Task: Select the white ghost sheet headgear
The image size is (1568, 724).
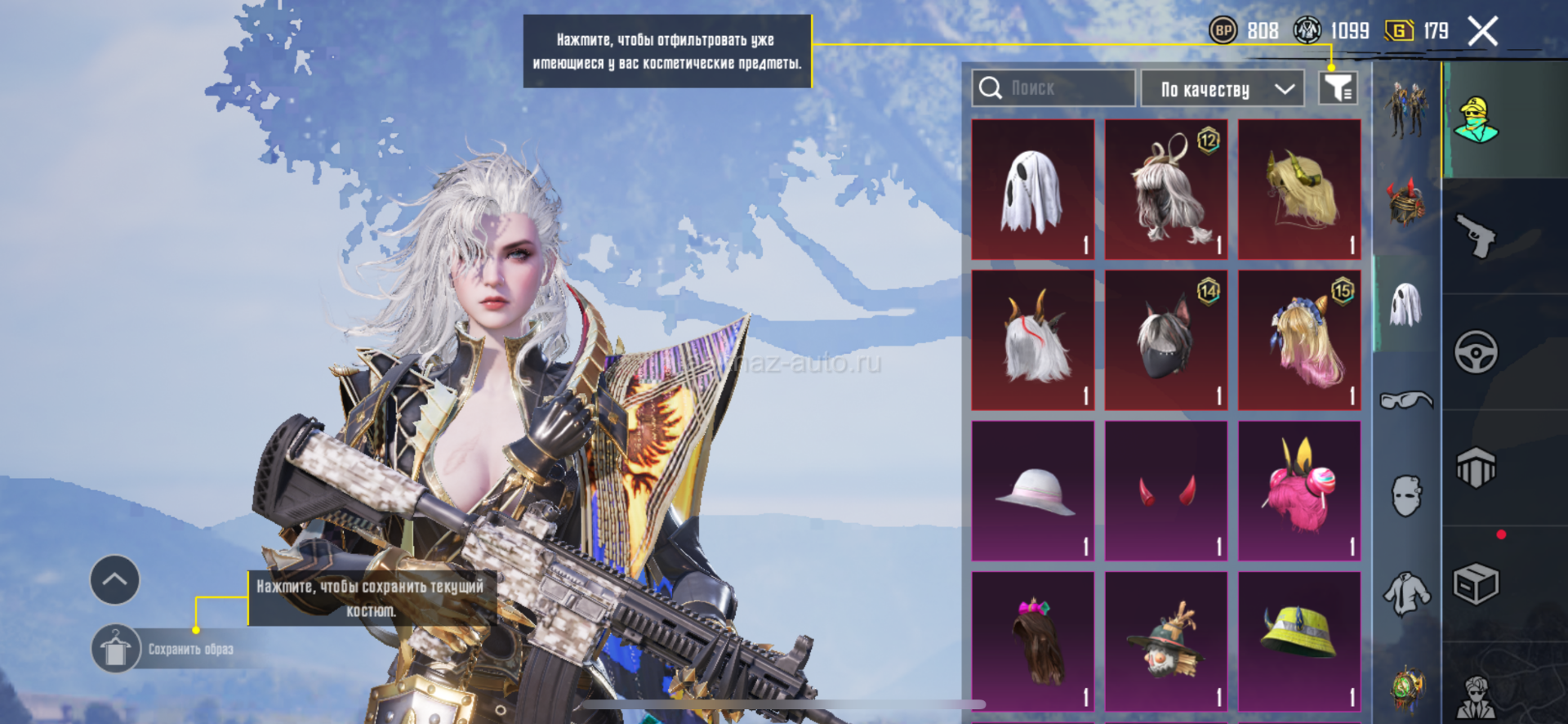Action: click(x=1033, y=190)
